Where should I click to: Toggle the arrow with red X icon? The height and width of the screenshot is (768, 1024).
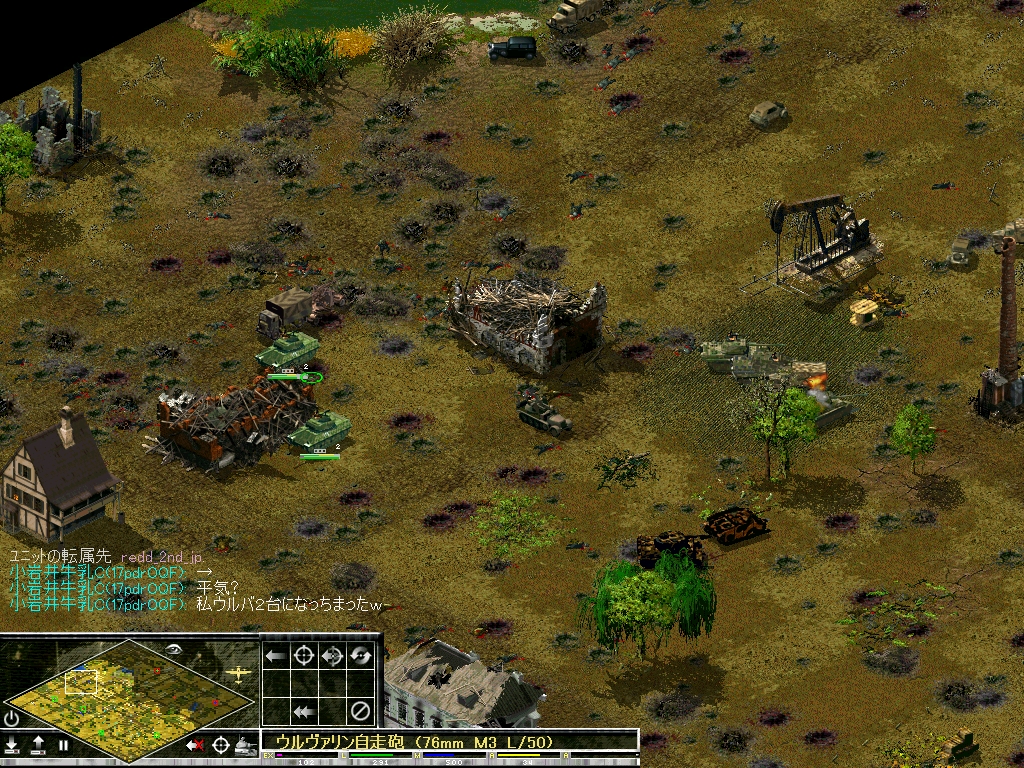click(195, 745)
